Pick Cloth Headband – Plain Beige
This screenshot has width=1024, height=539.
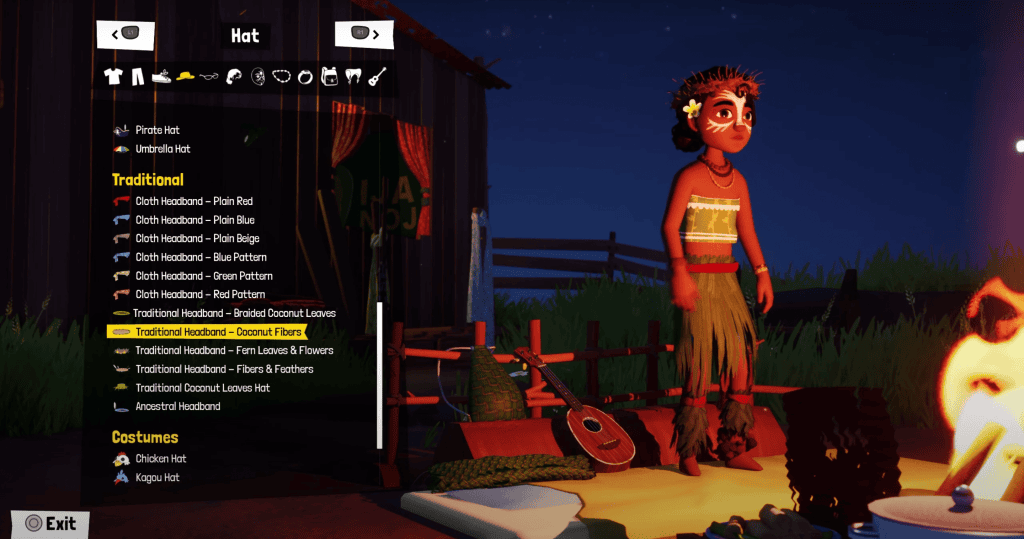click(x=197, y=239)
